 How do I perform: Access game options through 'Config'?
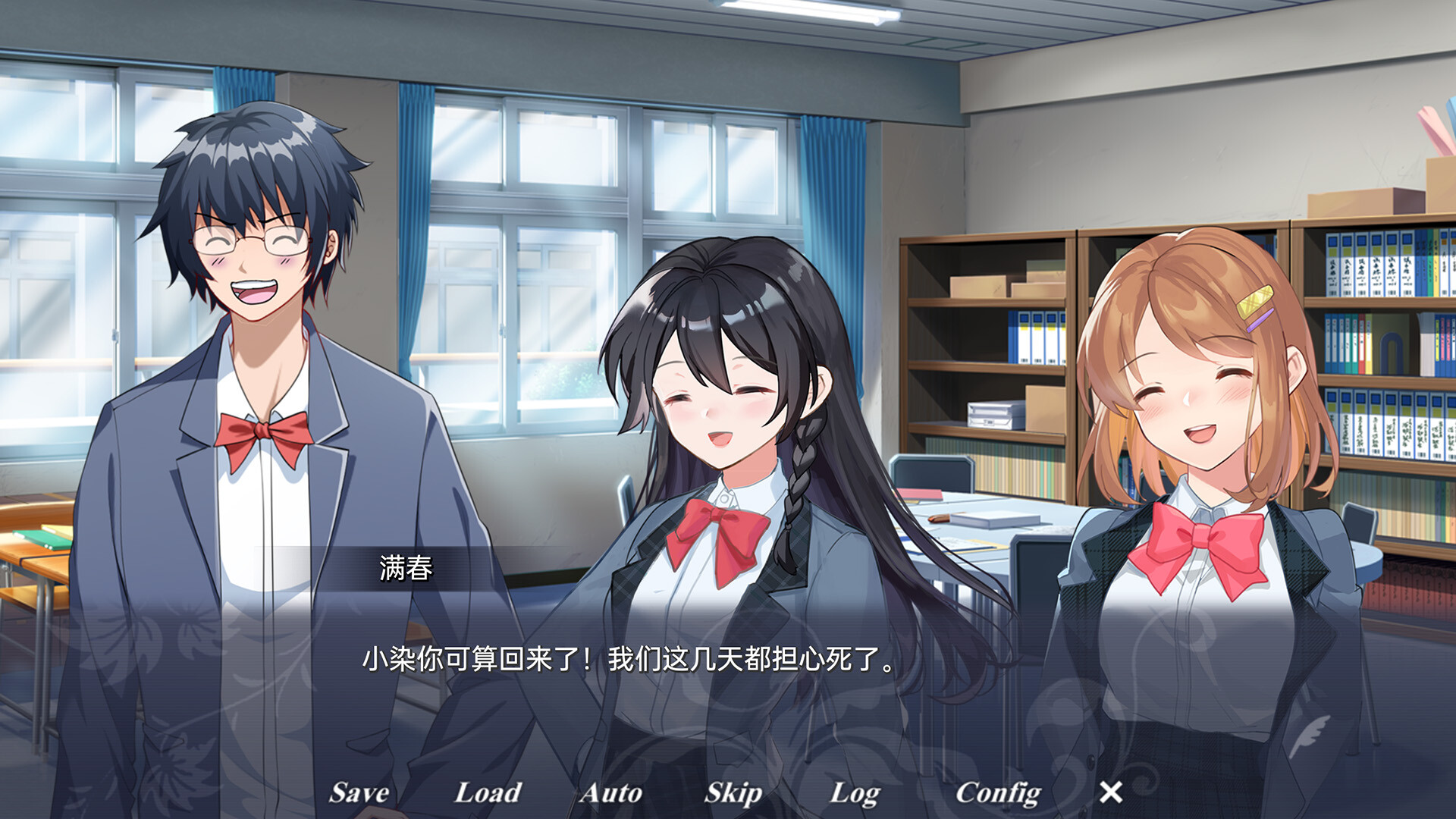(x=997, y=793)
